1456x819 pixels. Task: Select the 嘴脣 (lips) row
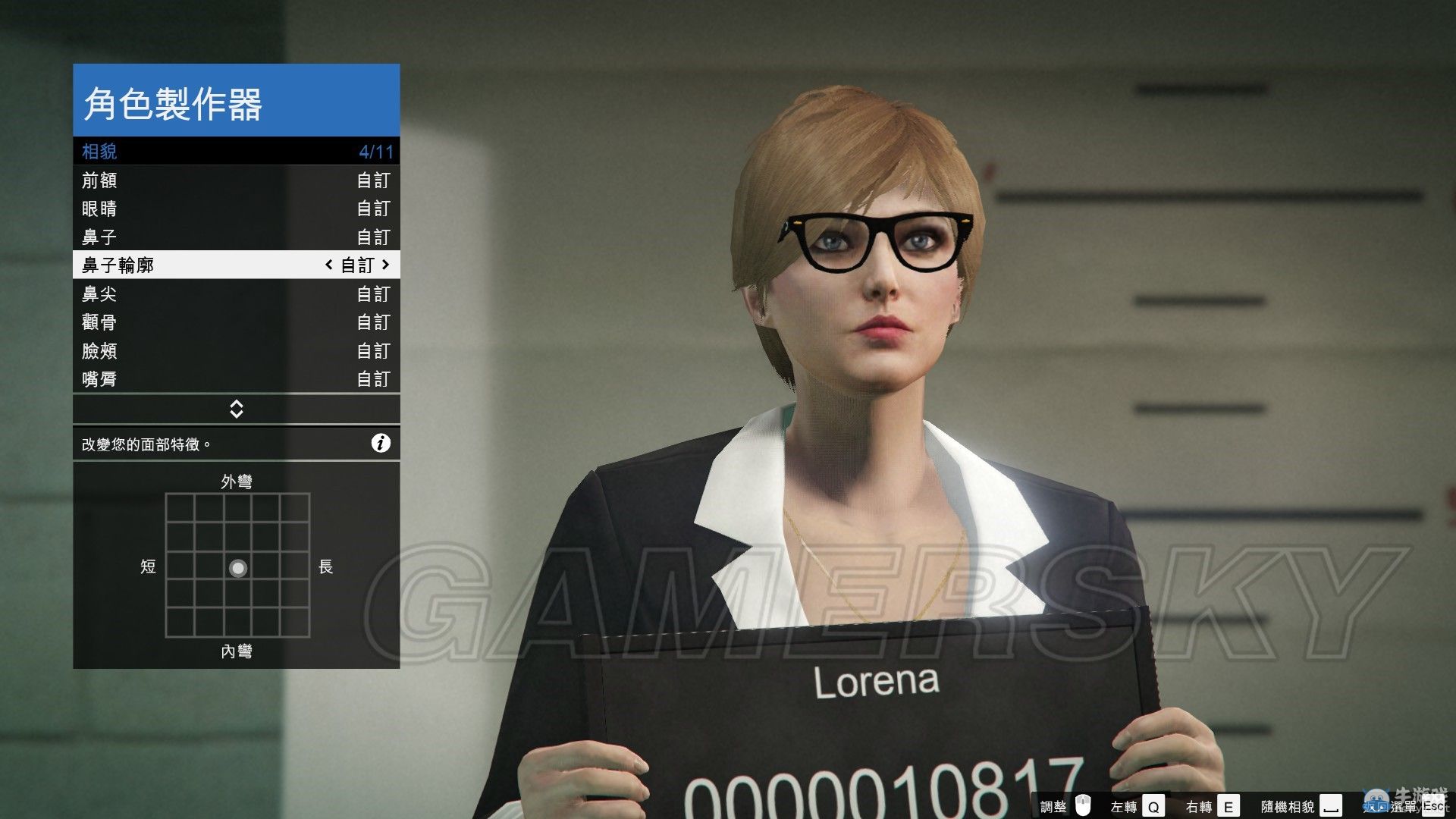[x=236, y=379]
